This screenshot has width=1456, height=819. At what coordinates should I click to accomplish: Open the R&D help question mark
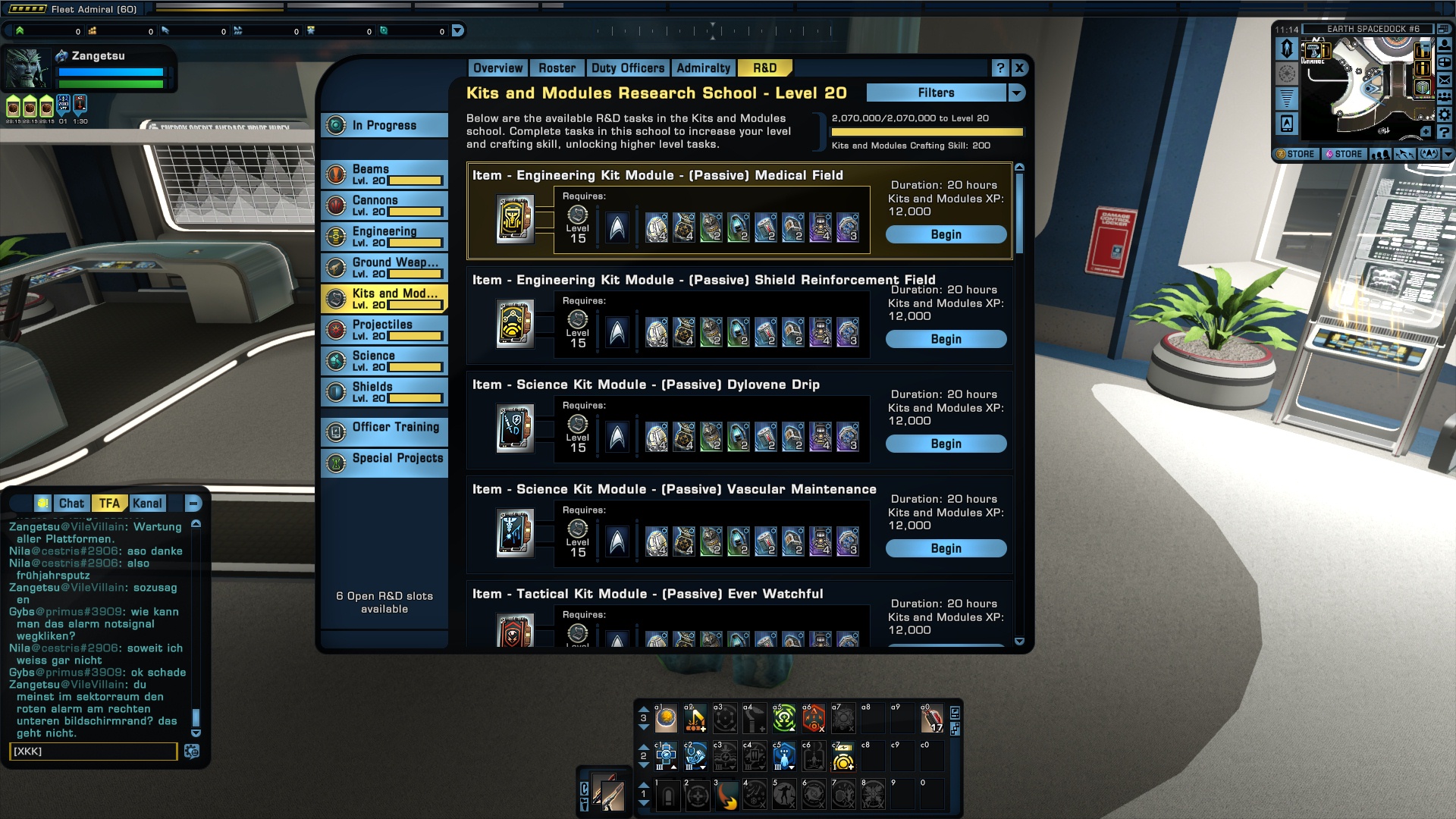click(x=1000, y=68)
